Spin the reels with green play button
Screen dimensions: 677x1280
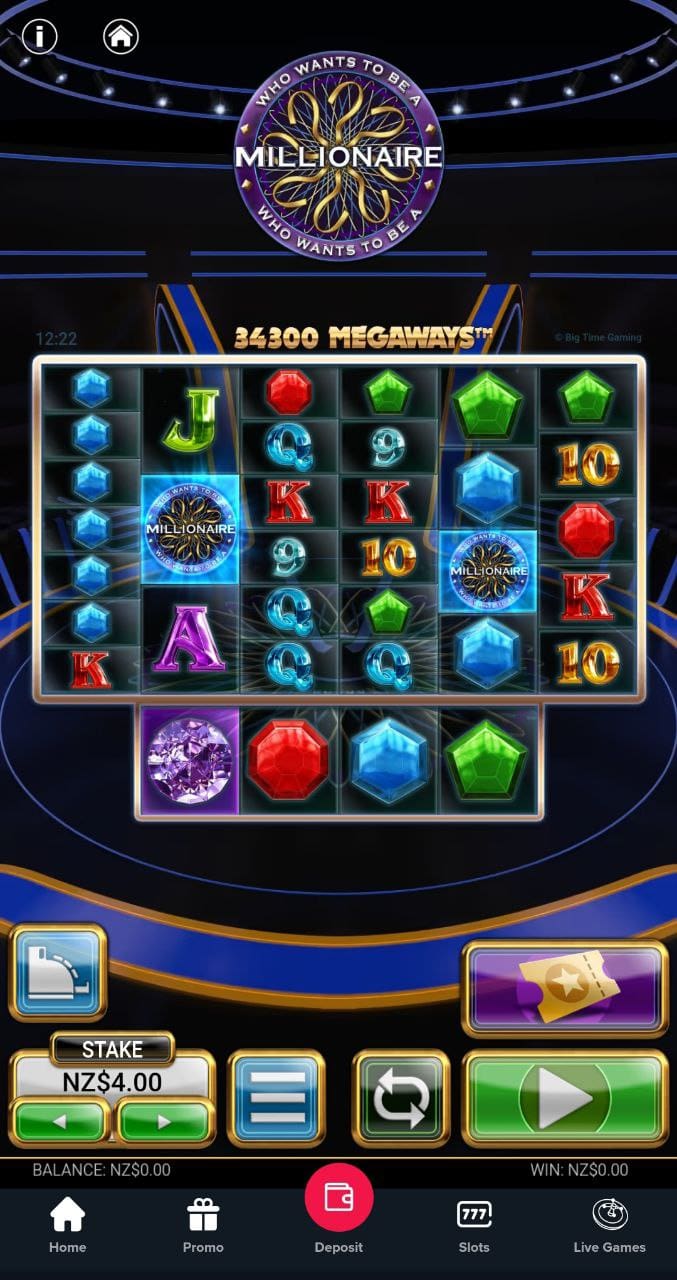[x=565, y=1097]
